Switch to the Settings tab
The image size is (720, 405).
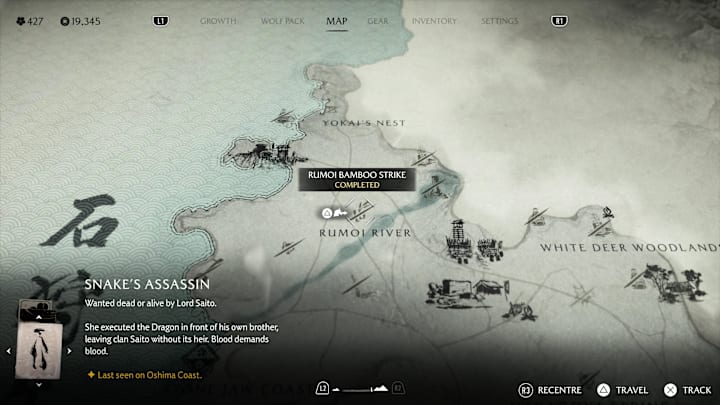499,20
